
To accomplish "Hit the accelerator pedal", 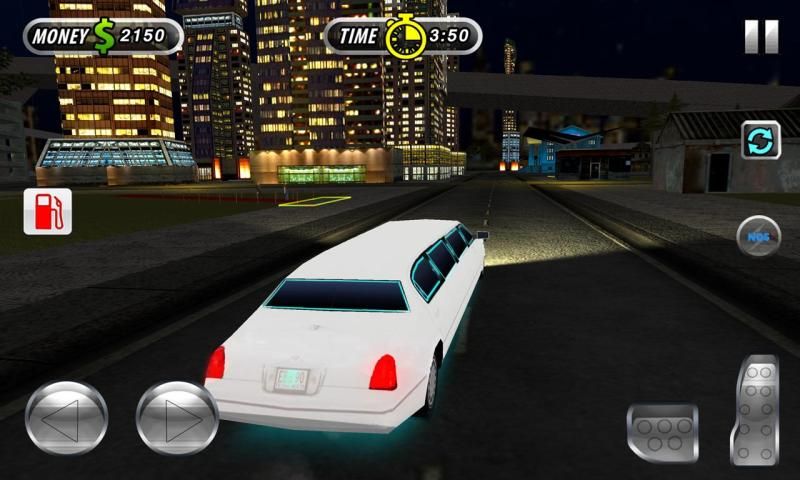I will pyautogui.click(x=755, y=410).
